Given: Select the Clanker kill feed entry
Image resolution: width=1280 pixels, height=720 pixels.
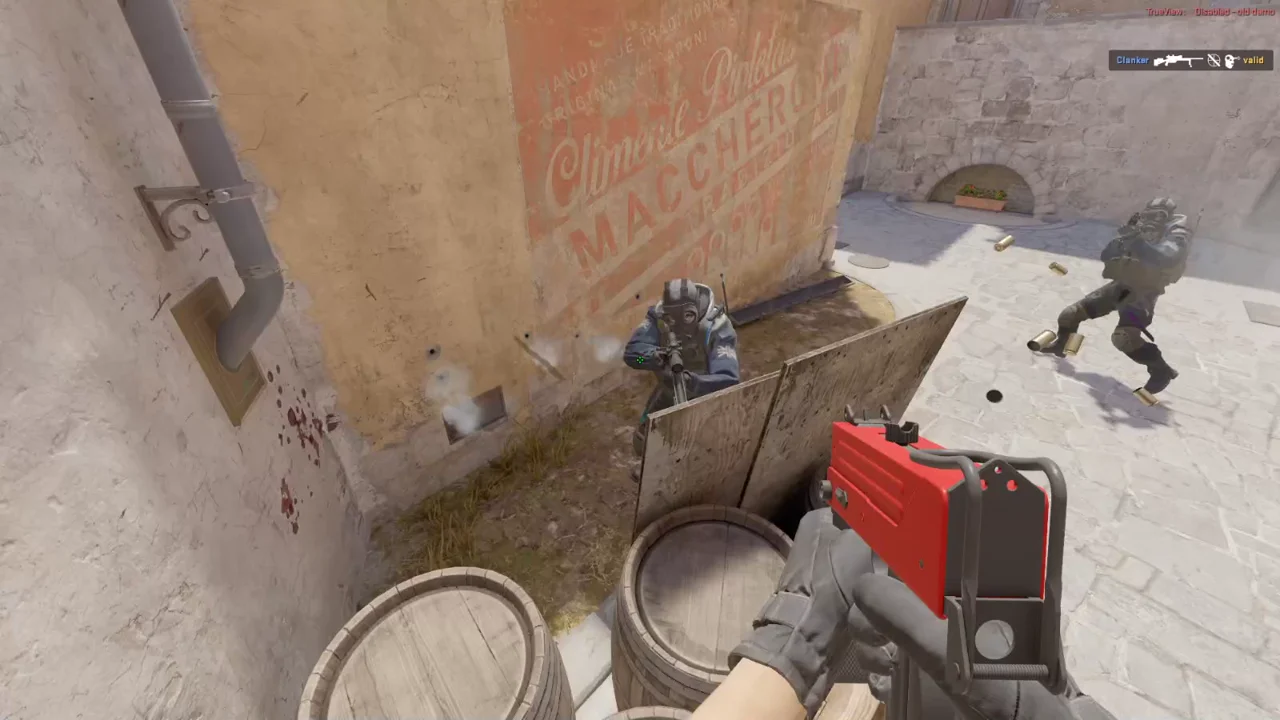Looking at the screenshot, I should click(1190, 61).
